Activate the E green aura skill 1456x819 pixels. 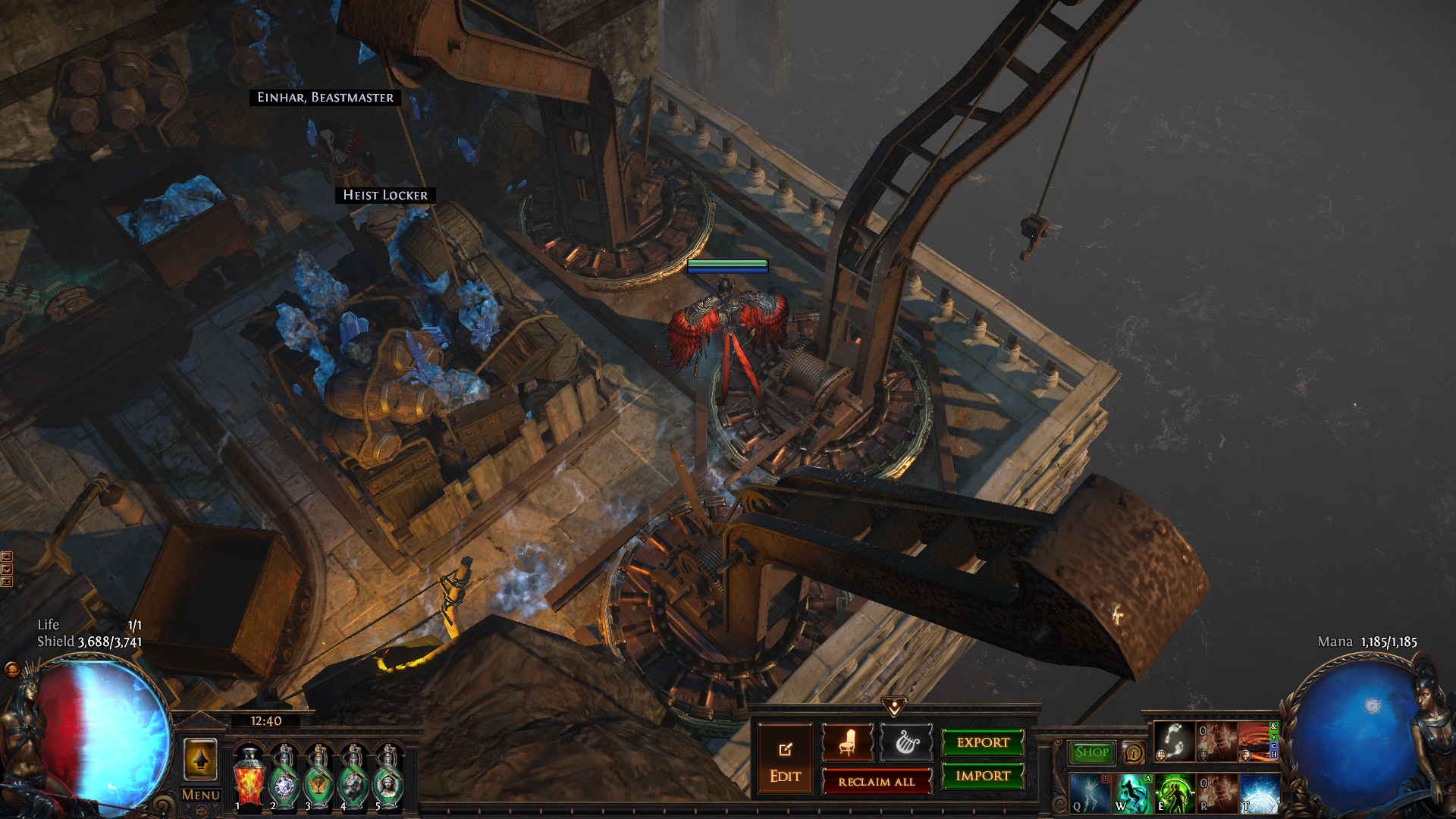tap(1175, 793)
